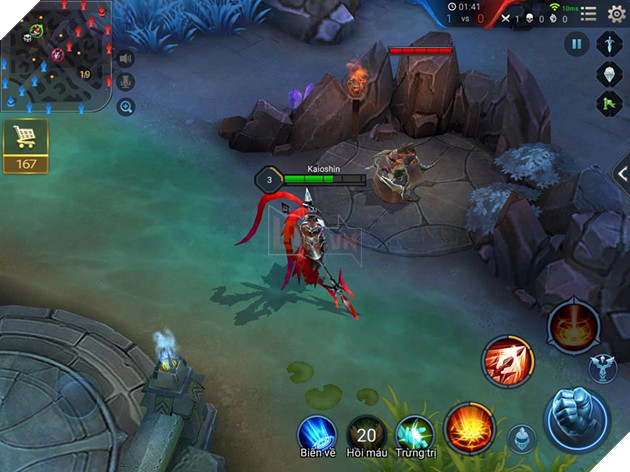Open the scoreboard list icon
This screenshot has height=472, width=630.
pyautogui.click(x=589, y=14)
